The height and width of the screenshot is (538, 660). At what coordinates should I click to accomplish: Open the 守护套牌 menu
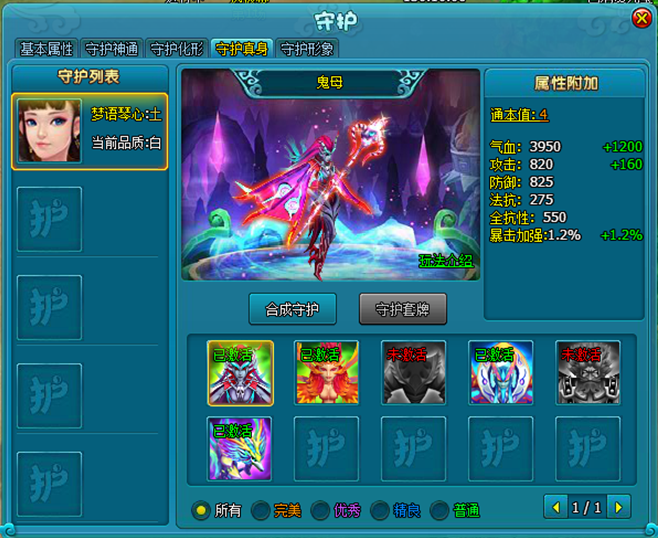point(404,308)
